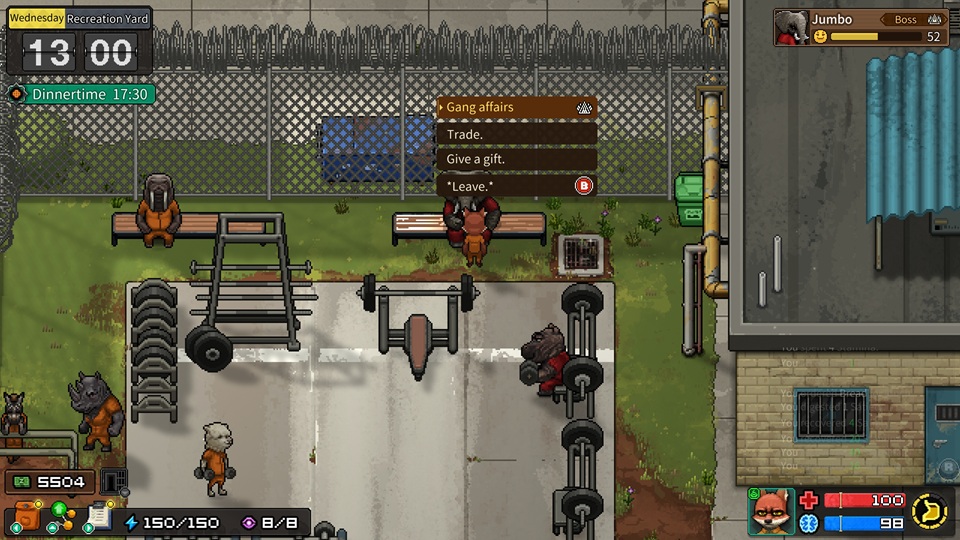Pick the Give a gift option

point(516,159)
